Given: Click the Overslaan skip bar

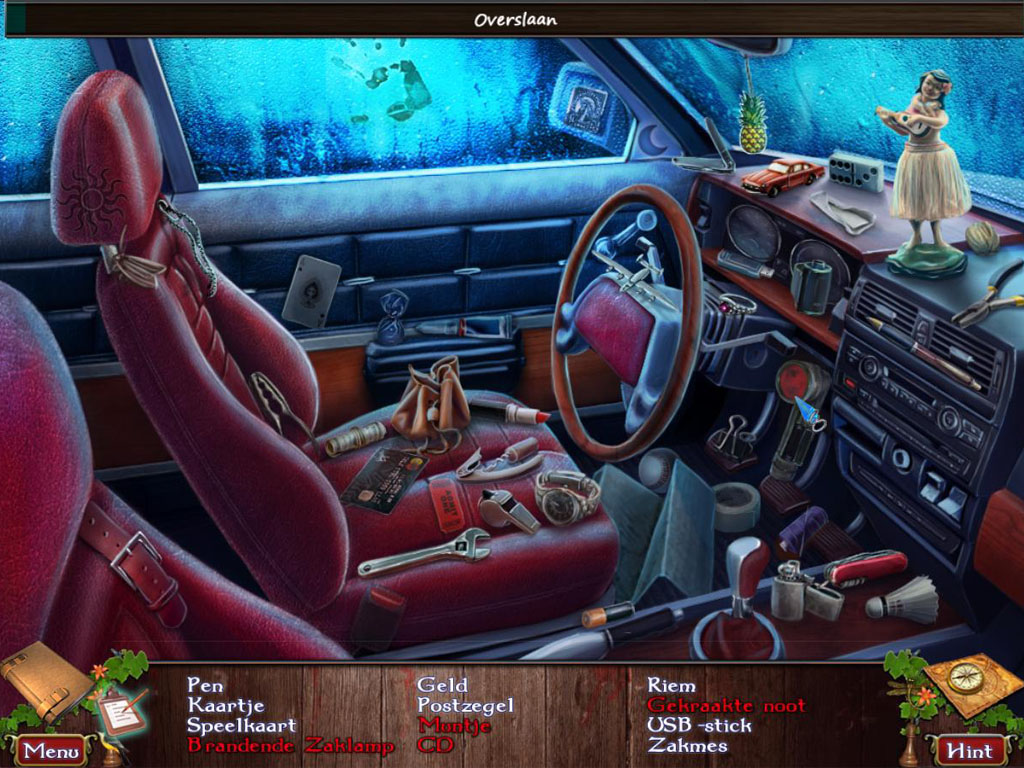Looking at the screenshot, I should click(x=515, y=19).
